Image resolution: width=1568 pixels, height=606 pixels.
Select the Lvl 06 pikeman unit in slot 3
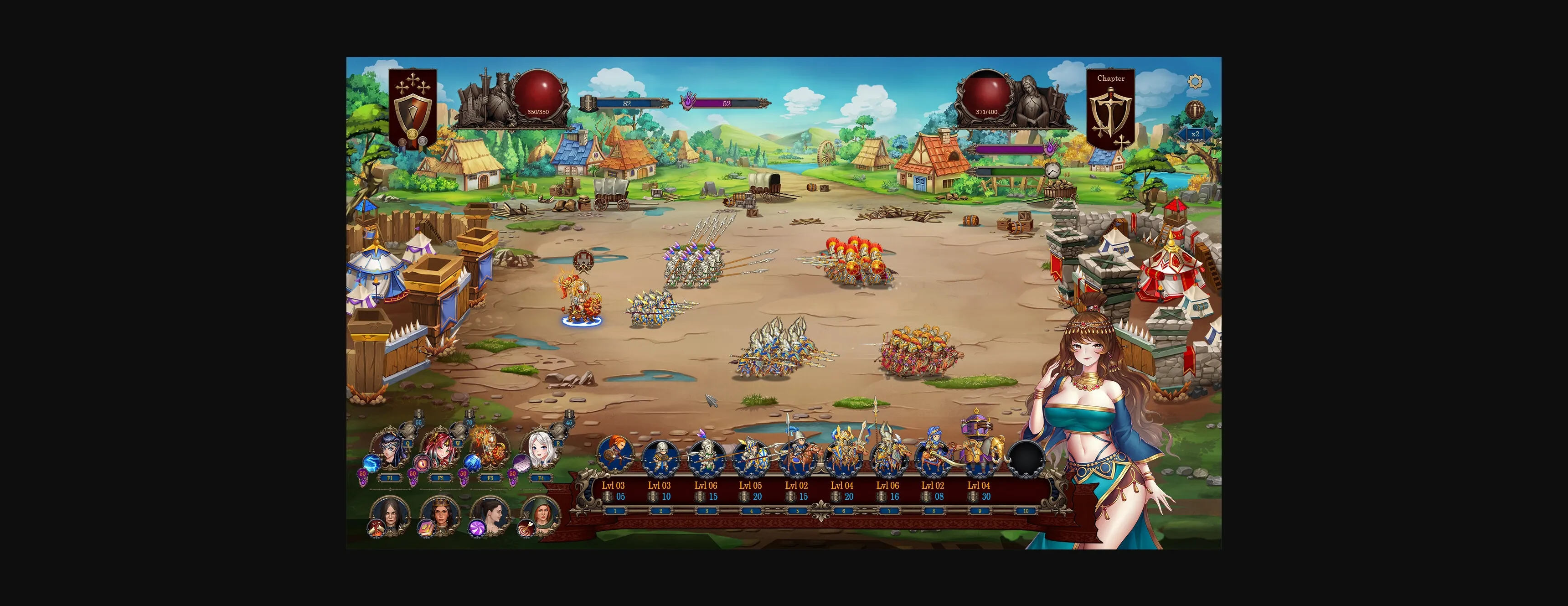(707, 456)
